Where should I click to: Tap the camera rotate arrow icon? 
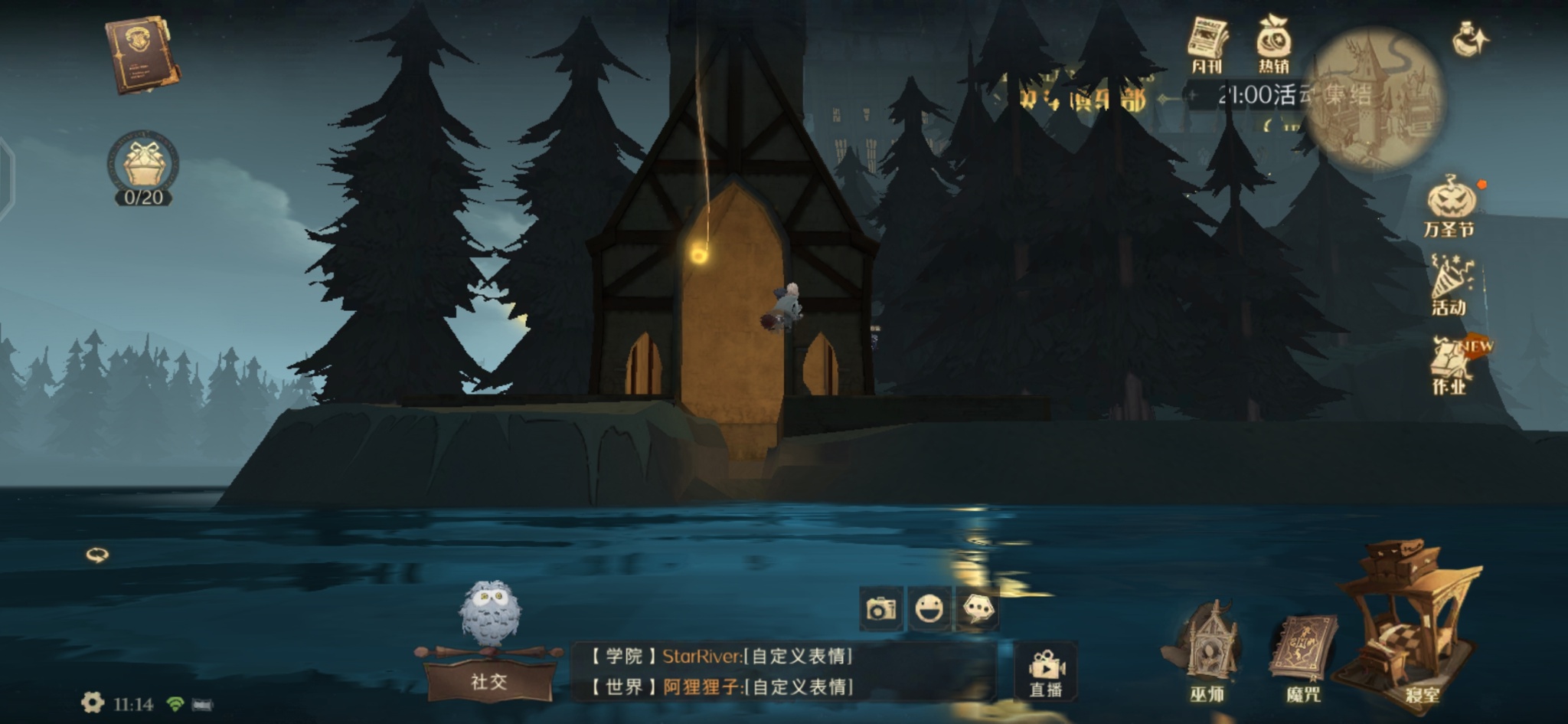point(97,555)
